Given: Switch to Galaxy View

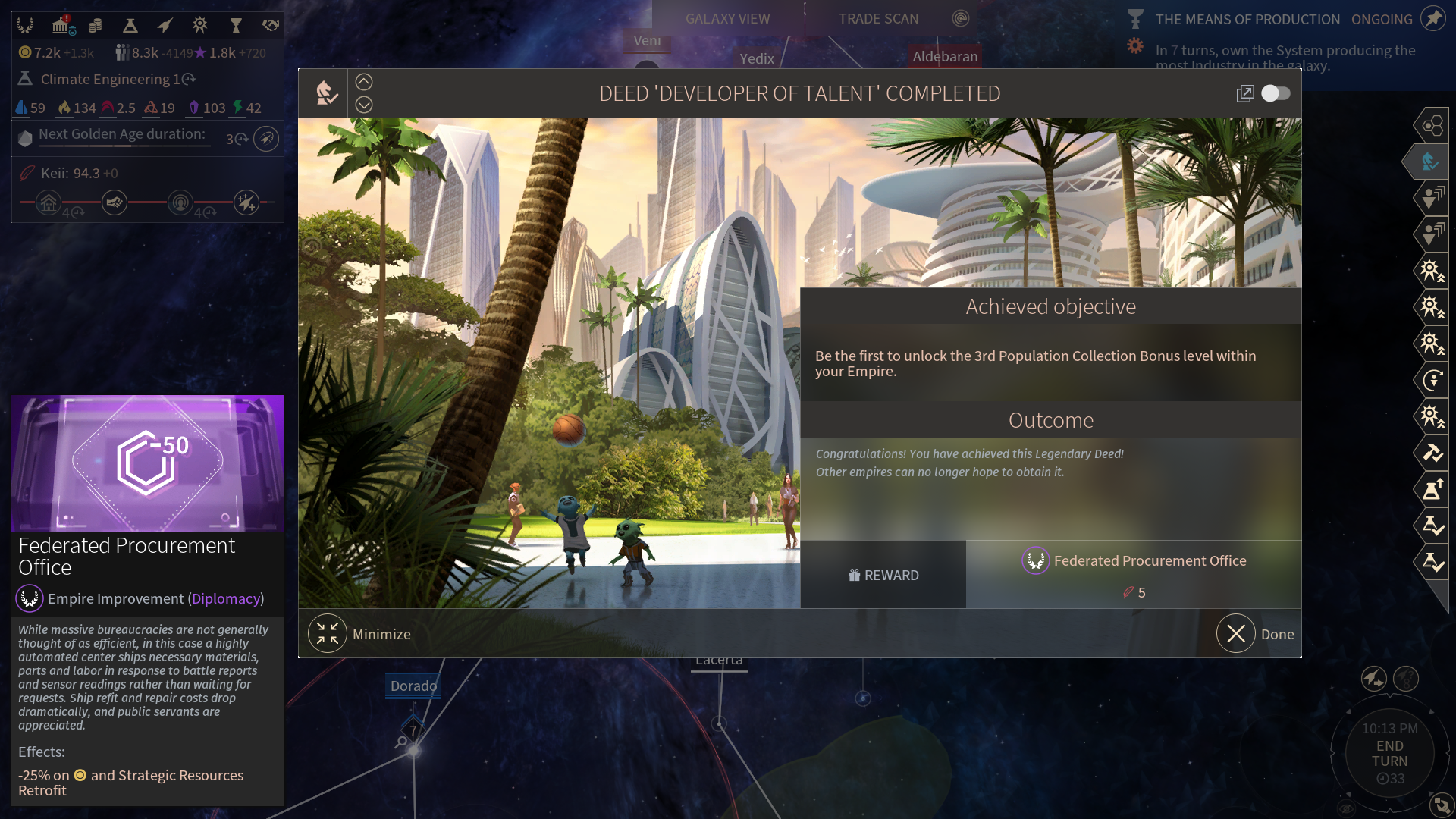Looking at the screenshot, I should click(x=727, y=18).
